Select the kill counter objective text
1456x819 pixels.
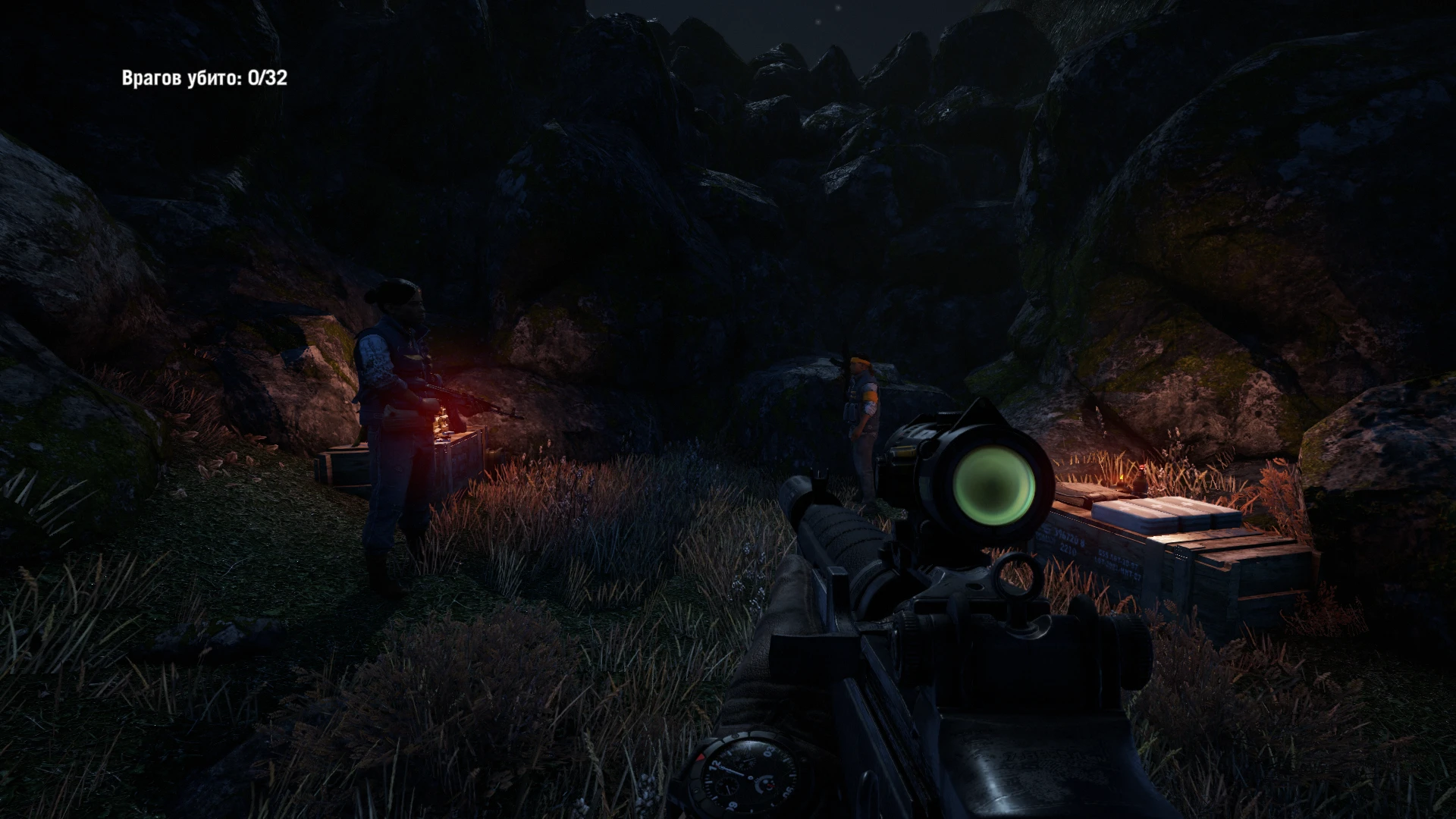point(205,76)
